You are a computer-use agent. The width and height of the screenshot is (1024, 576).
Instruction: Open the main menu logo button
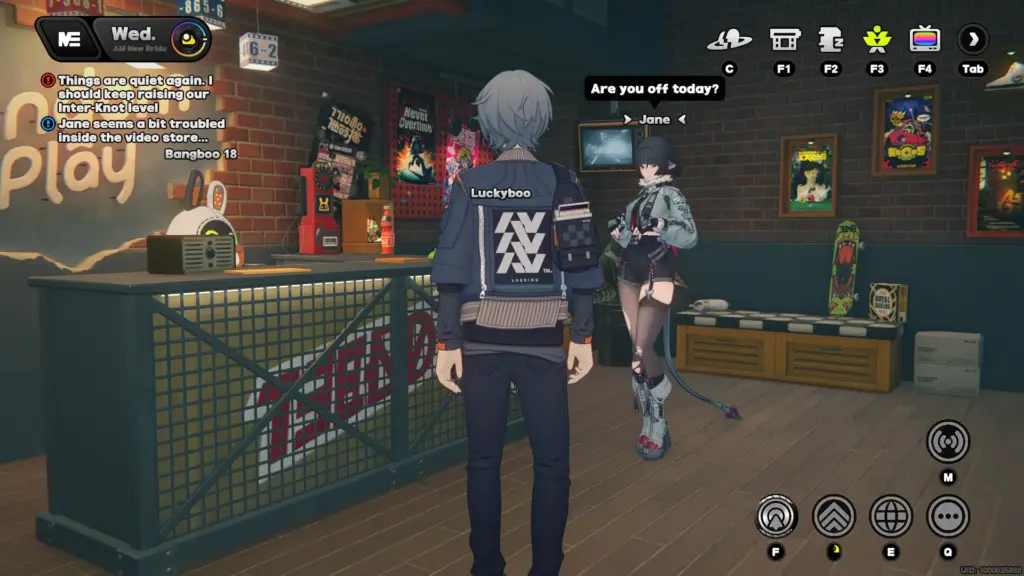pyautogui.click(x=69, y=39)
